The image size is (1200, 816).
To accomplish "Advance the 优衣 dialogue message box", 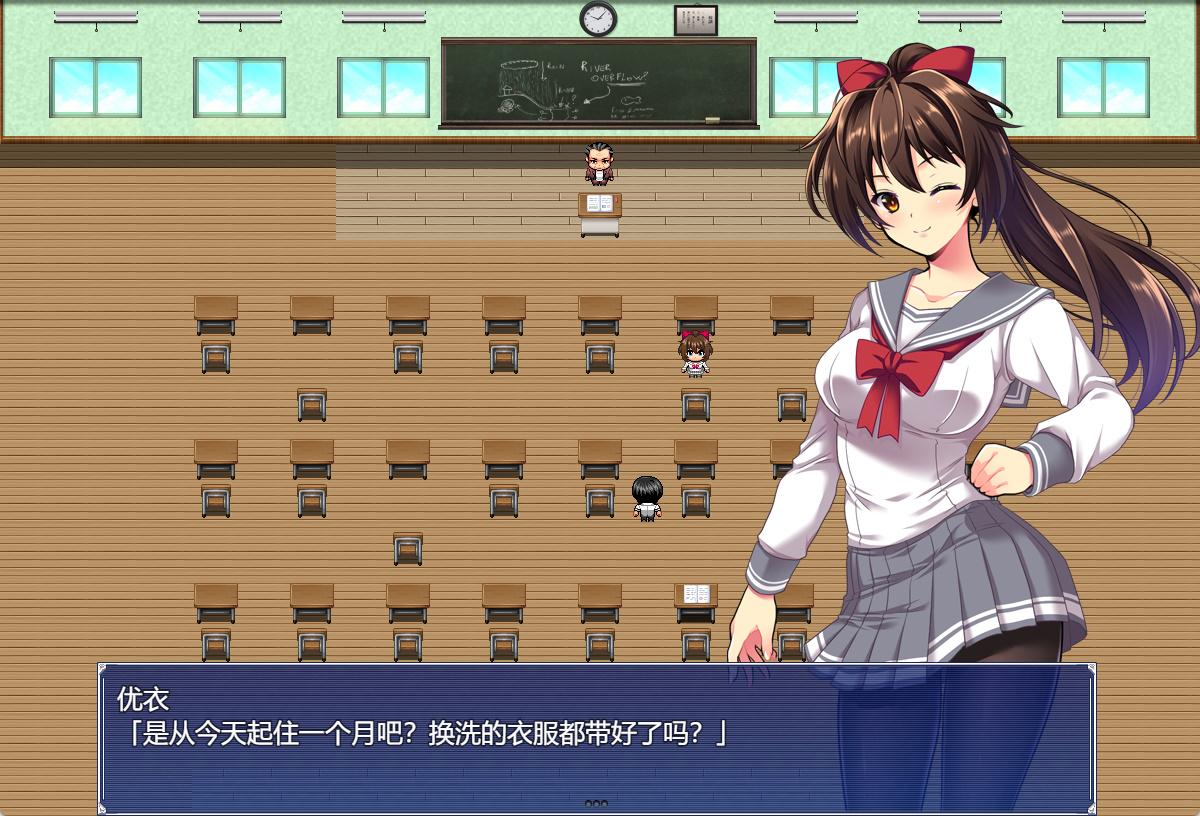I will pos(596,738).
